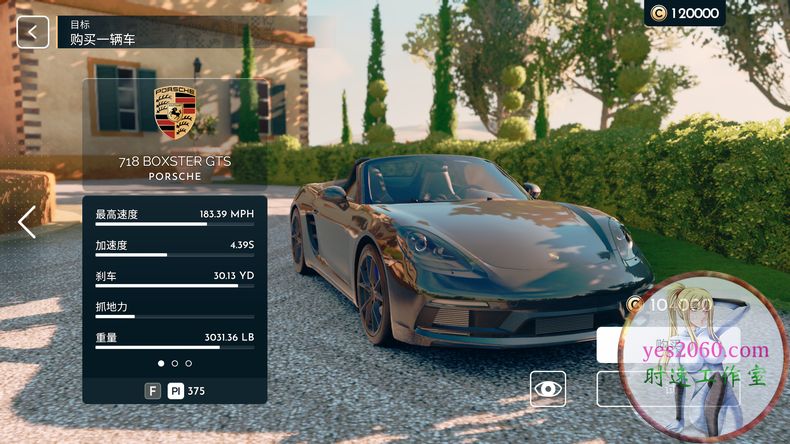Go back using the top-left arrow button
The height and width of the screenshot is (444, 790).
coord(32,32)
